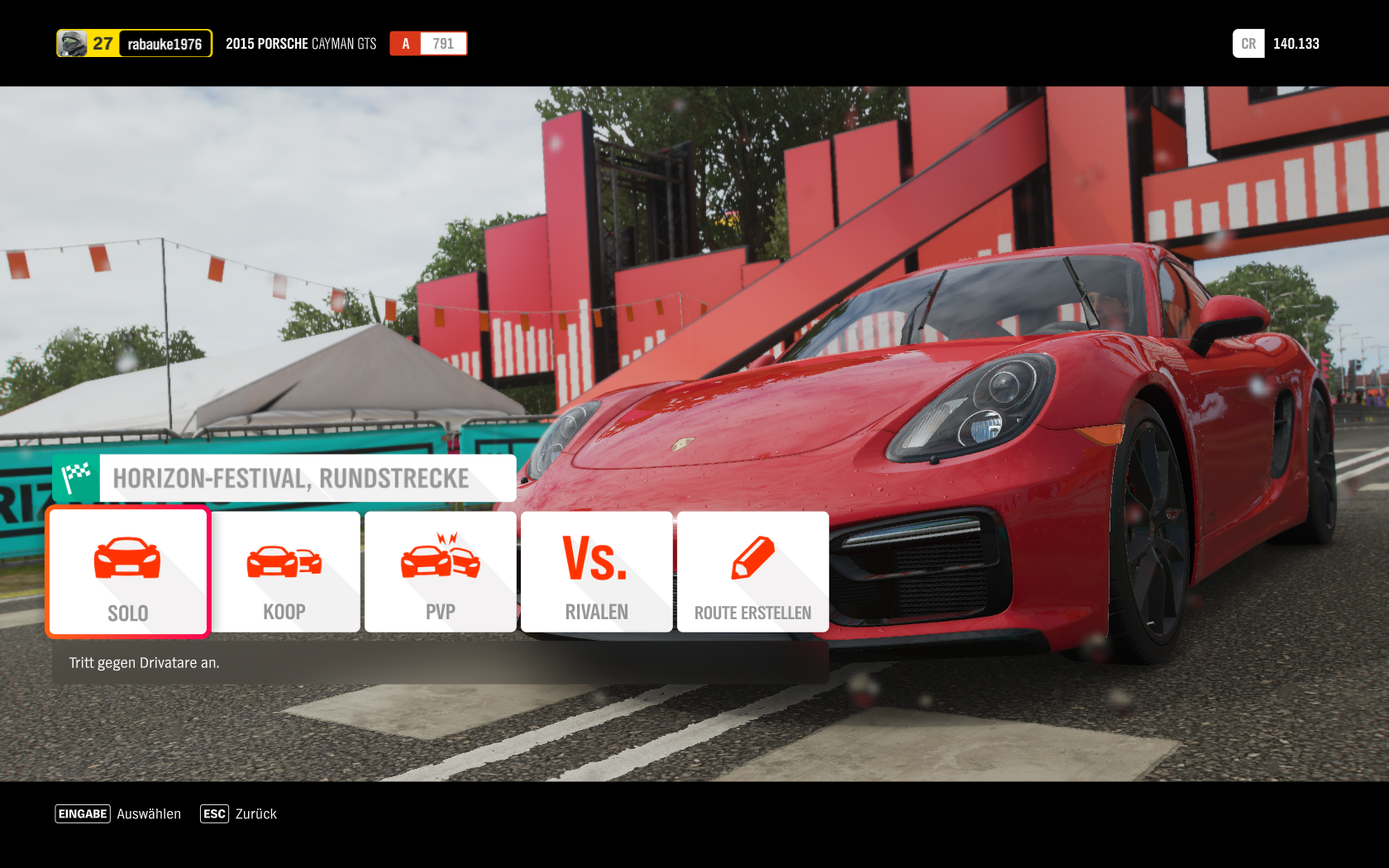
Task: Select the Solo race mode tile
Action: pyautogui.click(x=128, y=572)
